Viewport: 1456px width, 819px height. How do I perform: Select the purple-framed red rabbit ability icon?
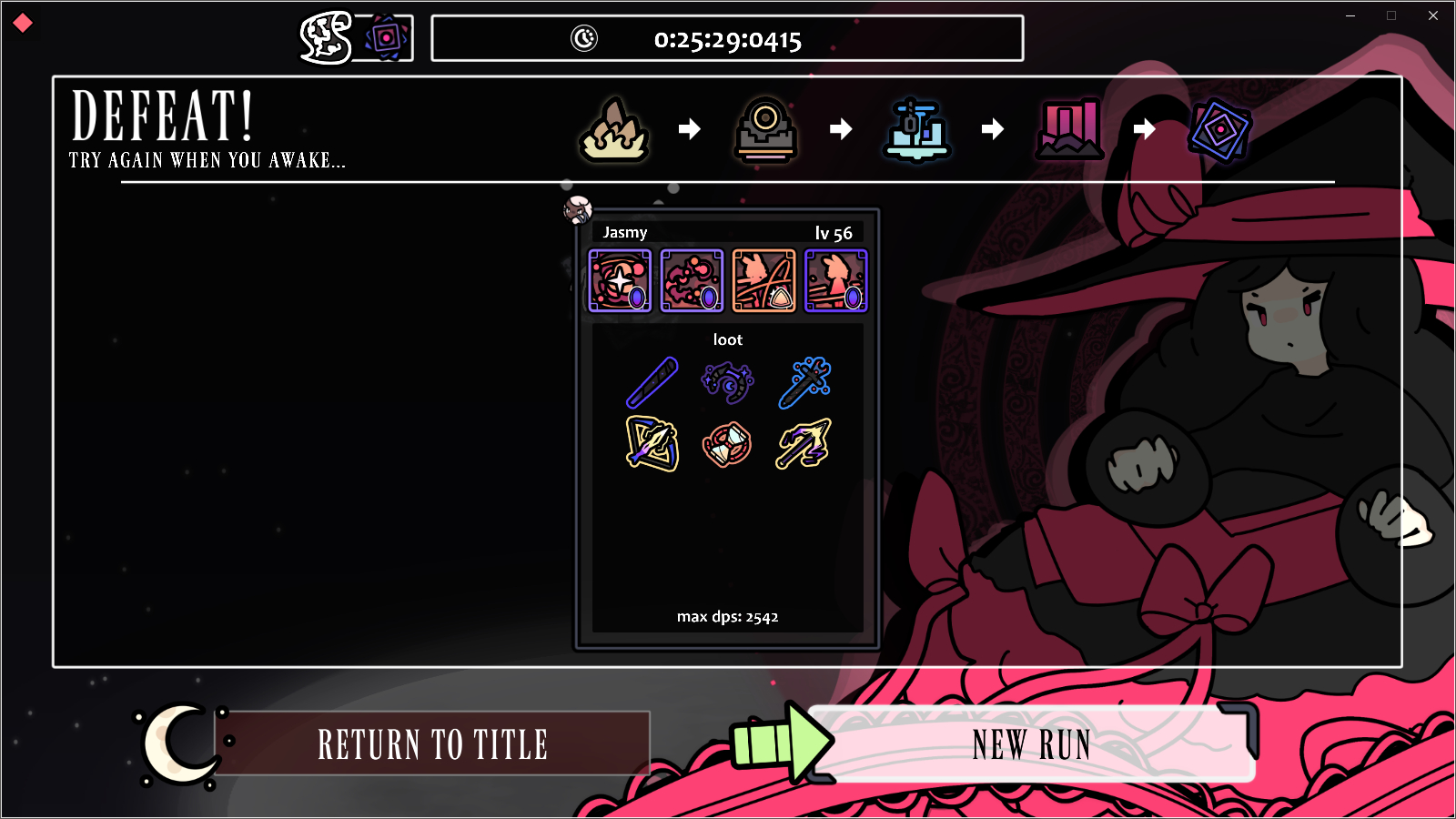tap(835, 281)
